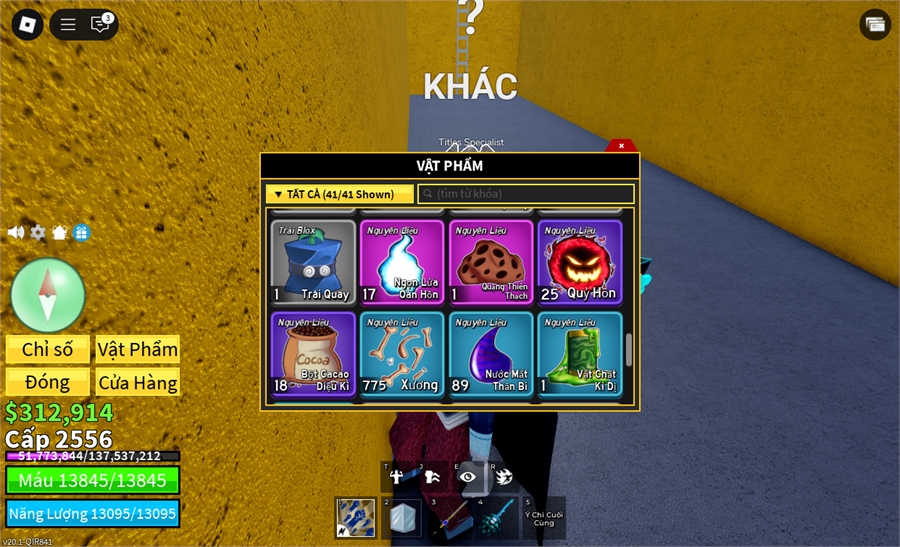900x547 pixels.
Task: Select the Quặng Thiên Thạch ore item
Action: [491, 262]
